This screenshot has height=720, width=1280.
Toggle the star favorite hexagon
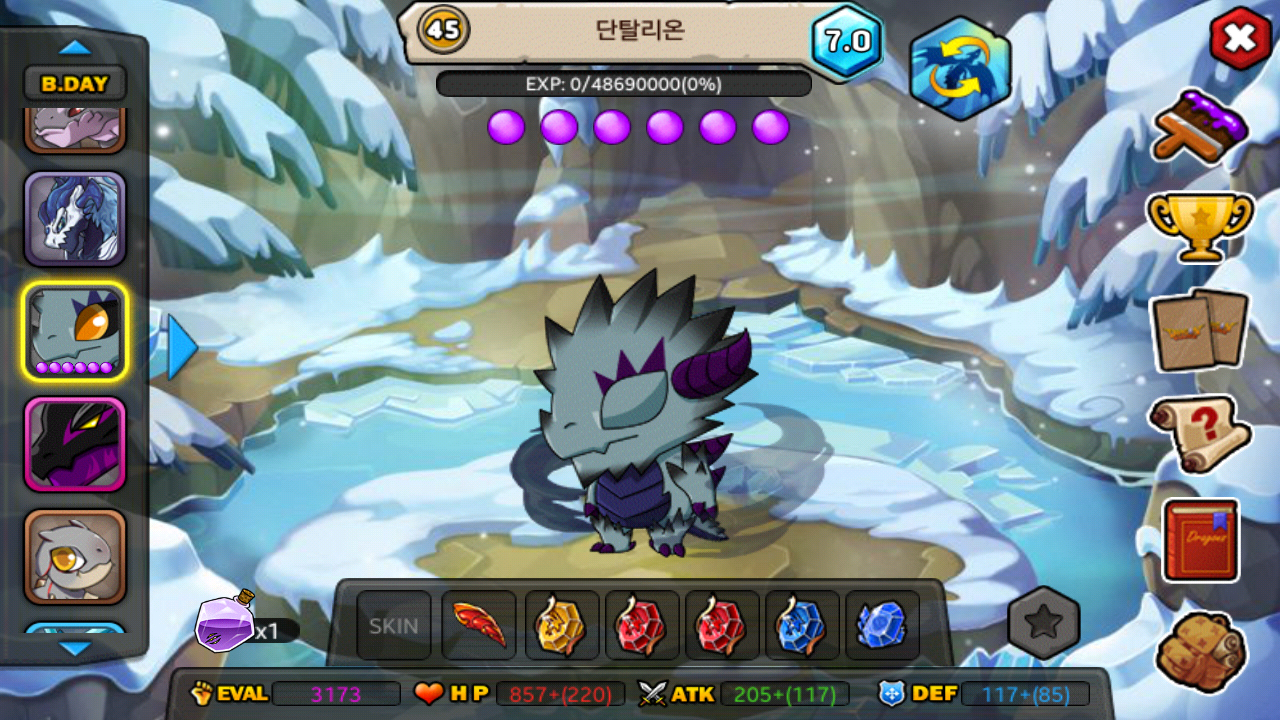coord(1044,623)
